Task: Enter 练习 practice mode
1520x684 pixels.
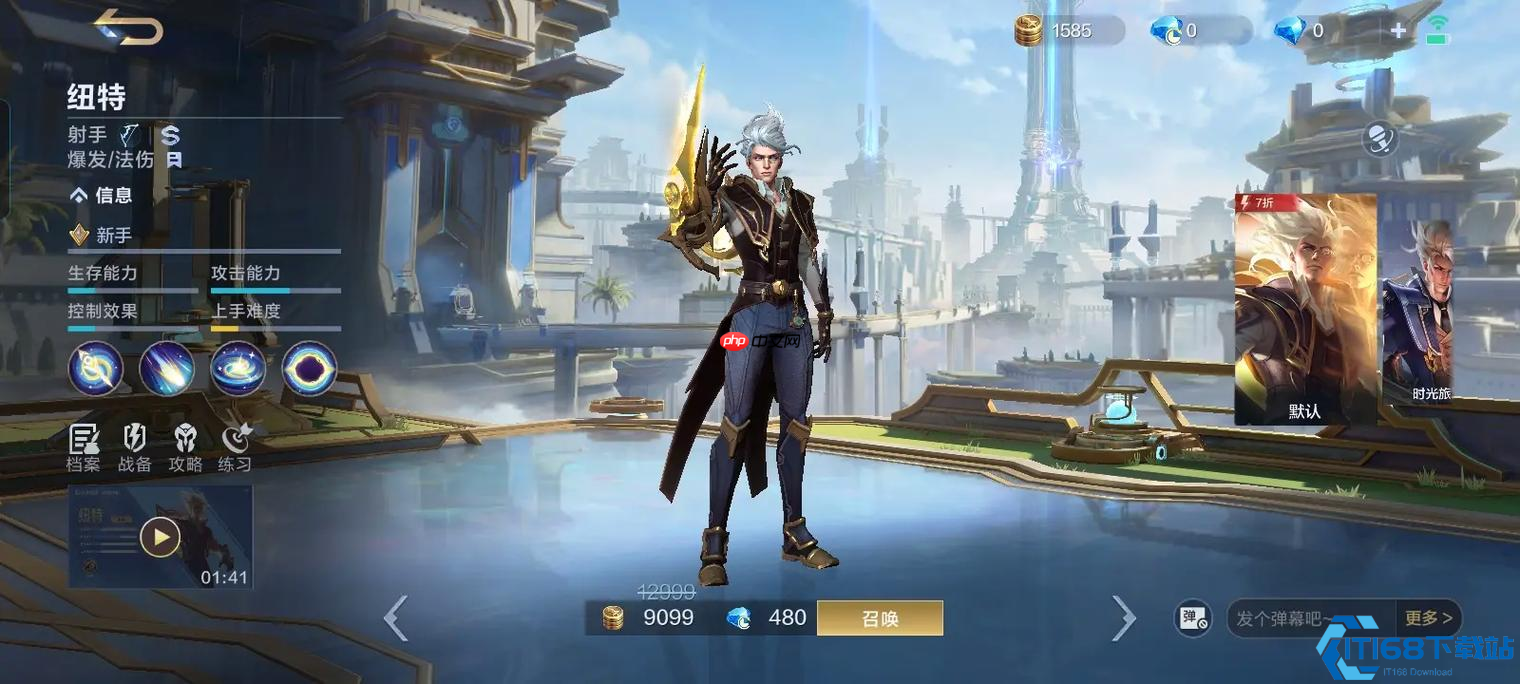Action: pos(235,447)
